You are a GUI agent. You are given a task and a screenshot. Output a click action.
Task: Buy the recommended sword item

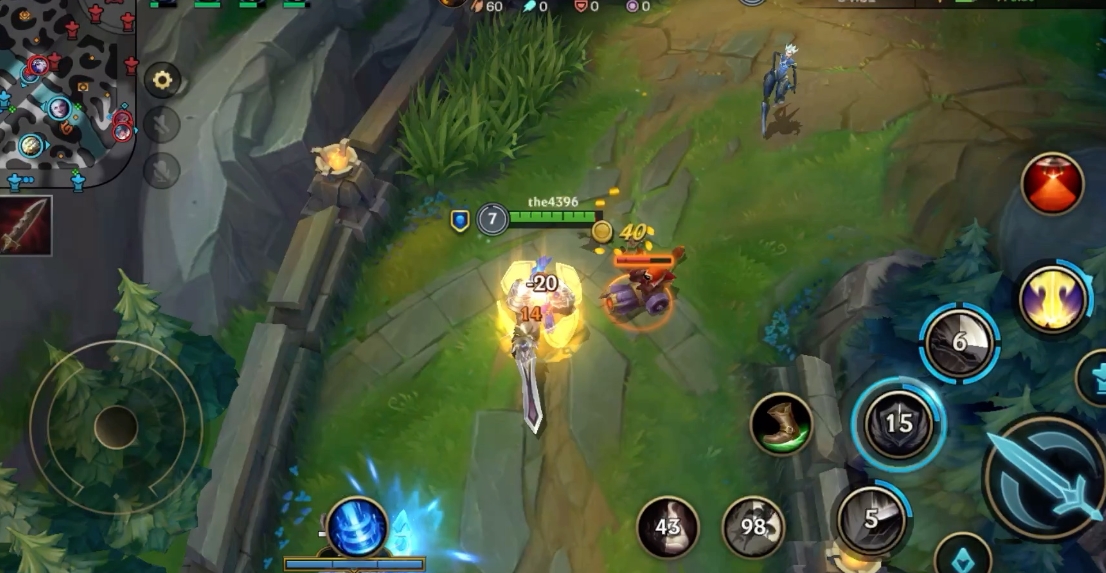pyautogui.click(x=26, y=225)
